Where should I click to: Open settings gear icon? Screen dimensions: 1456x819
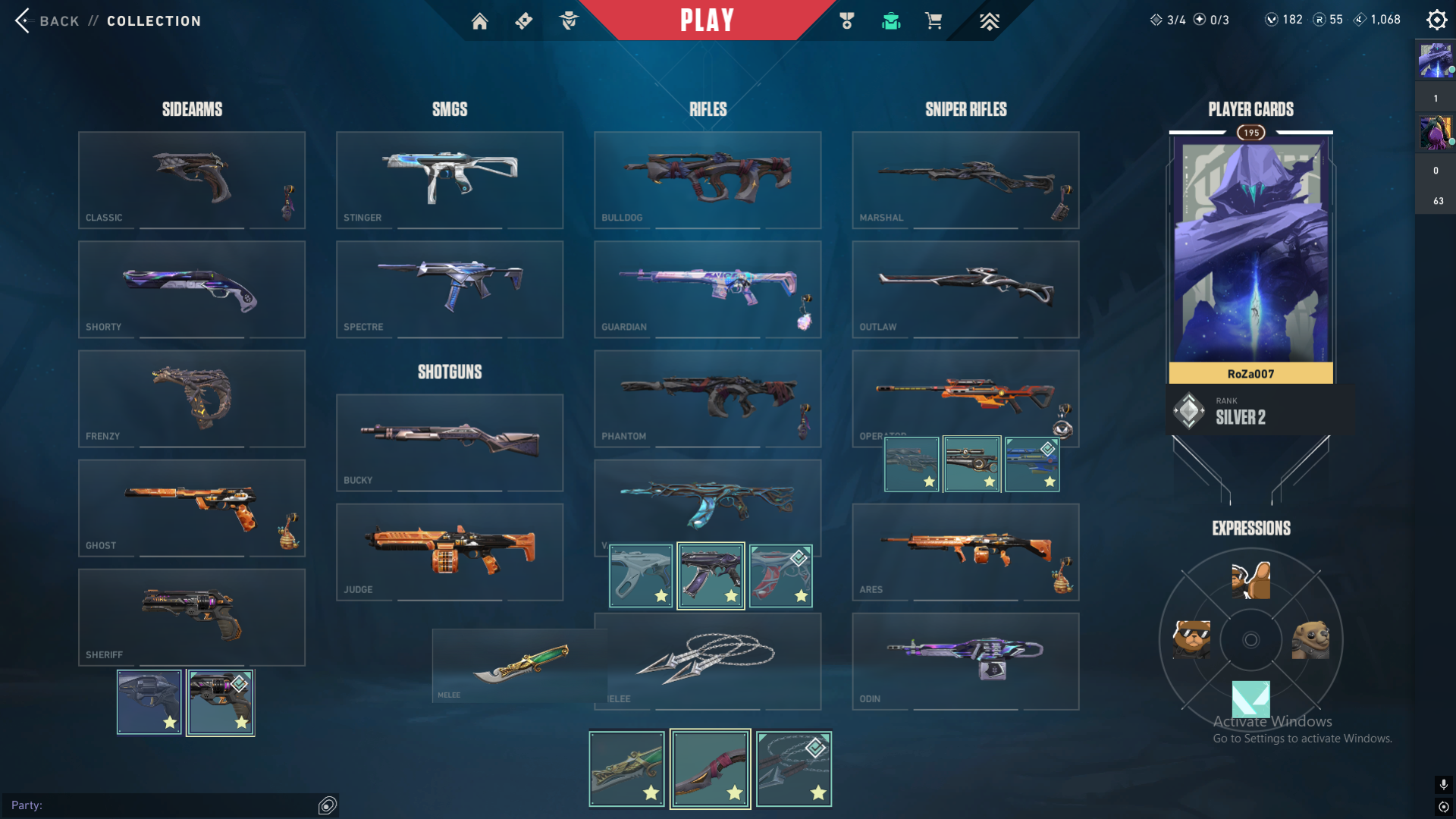click(x=1436, y=20)
